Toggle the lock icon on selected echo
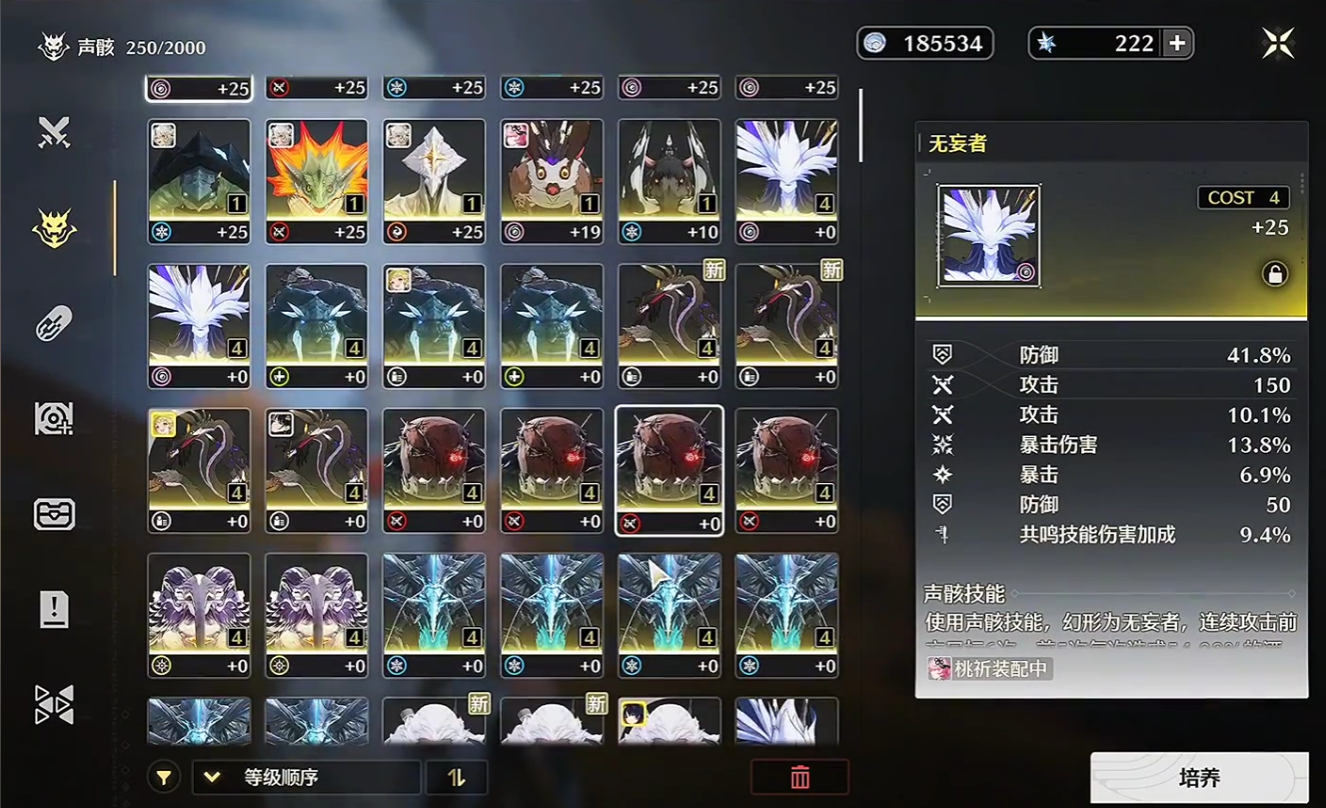Image resolution: width=1326 pixels, height=808 pixels. pyautogui.click(x=1274, y=275)
